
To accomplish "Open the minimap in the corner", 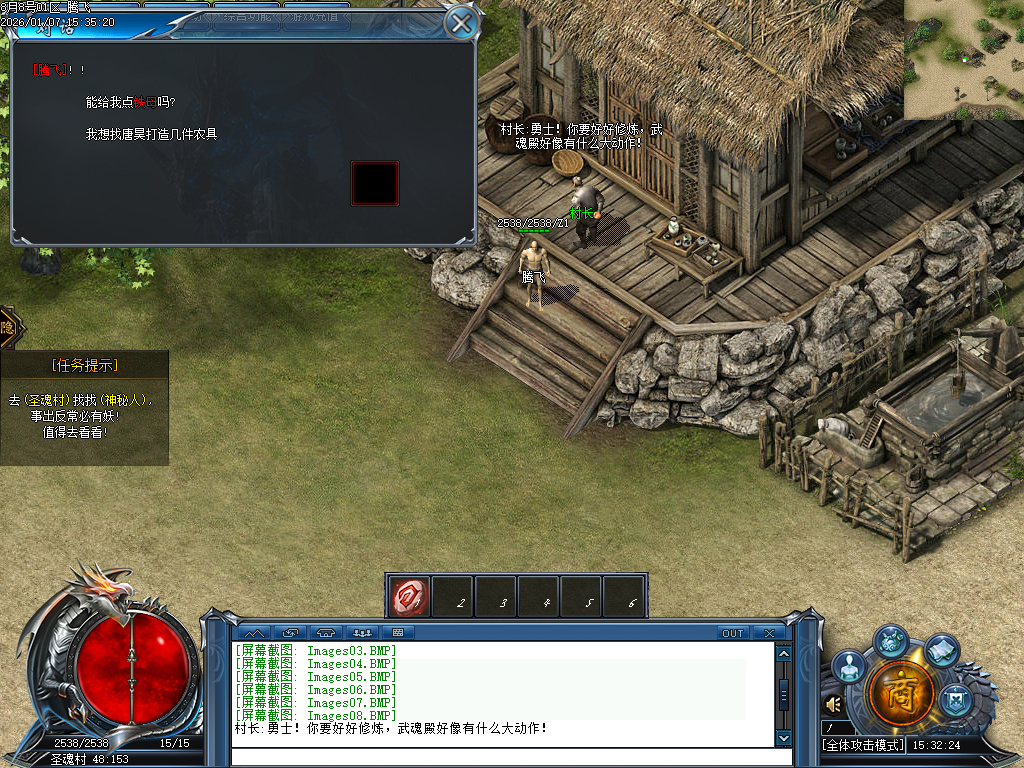I will (964, 59).
